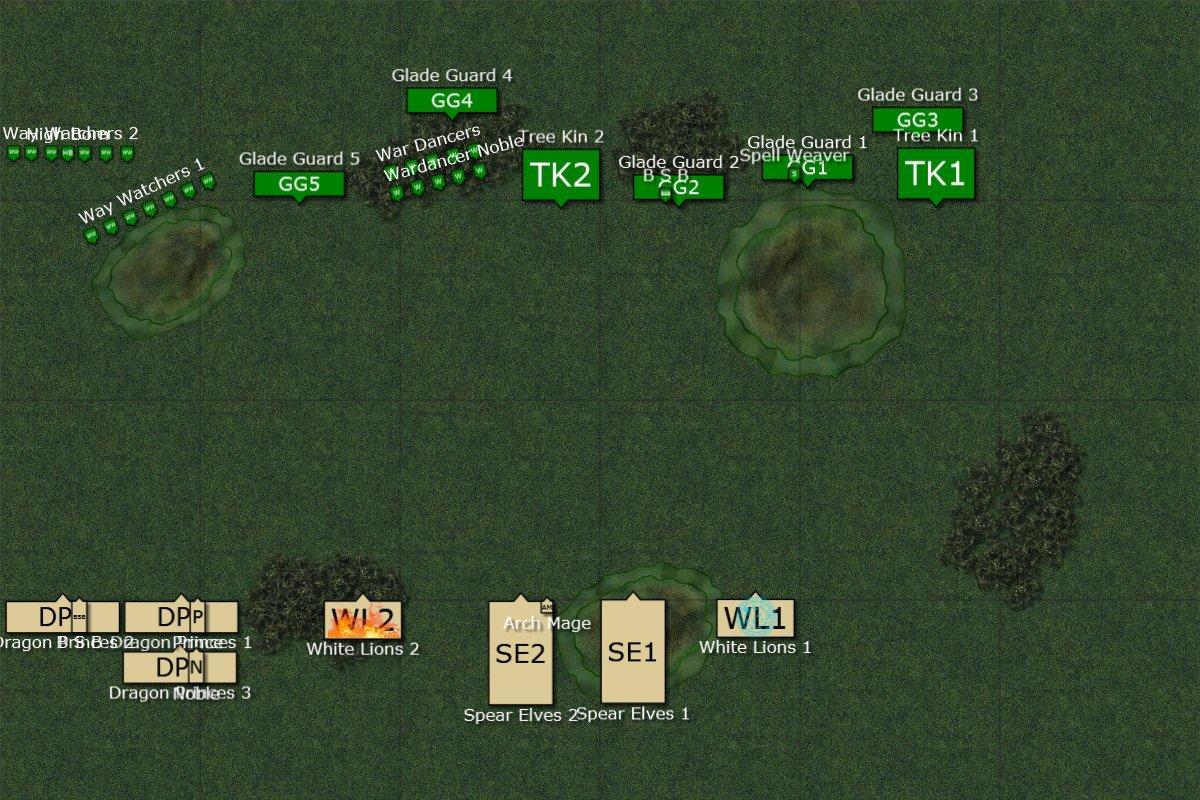Select the Glade Guard 4 unit block

coord(452,100)
